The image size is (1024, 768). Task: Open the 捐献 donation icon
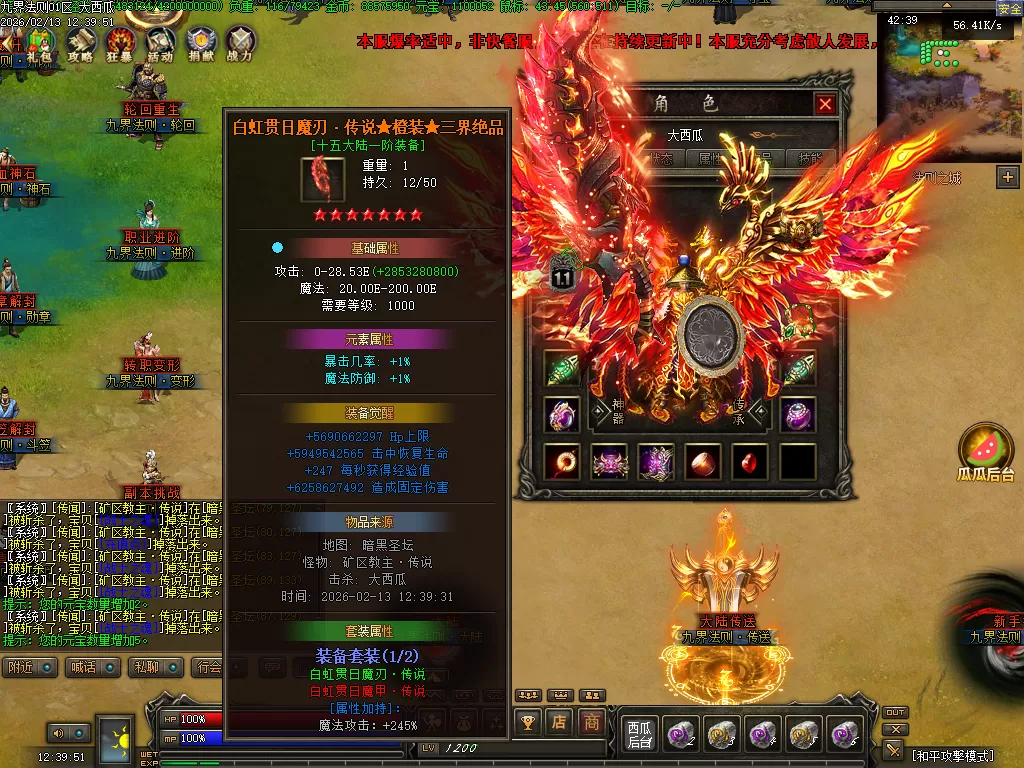[200, 45]
